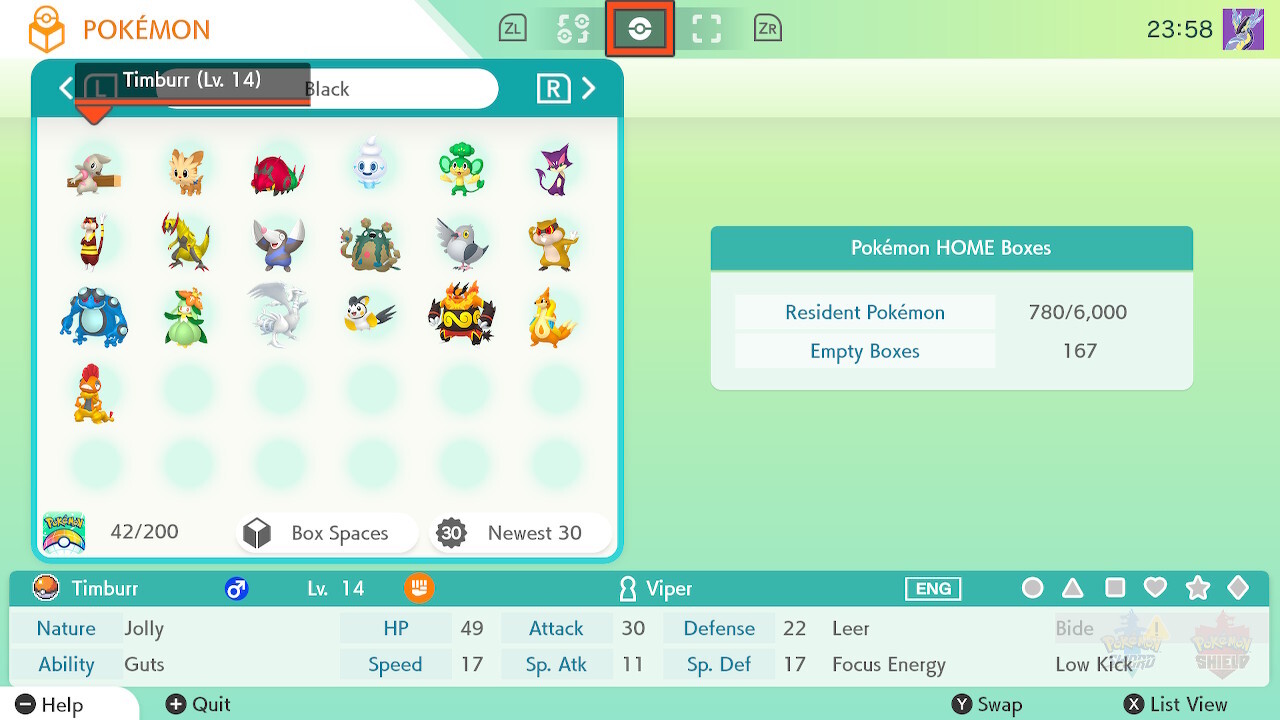The image size is (1280, 720).
Task: Switch to List View
Action: pos(1176,705)
